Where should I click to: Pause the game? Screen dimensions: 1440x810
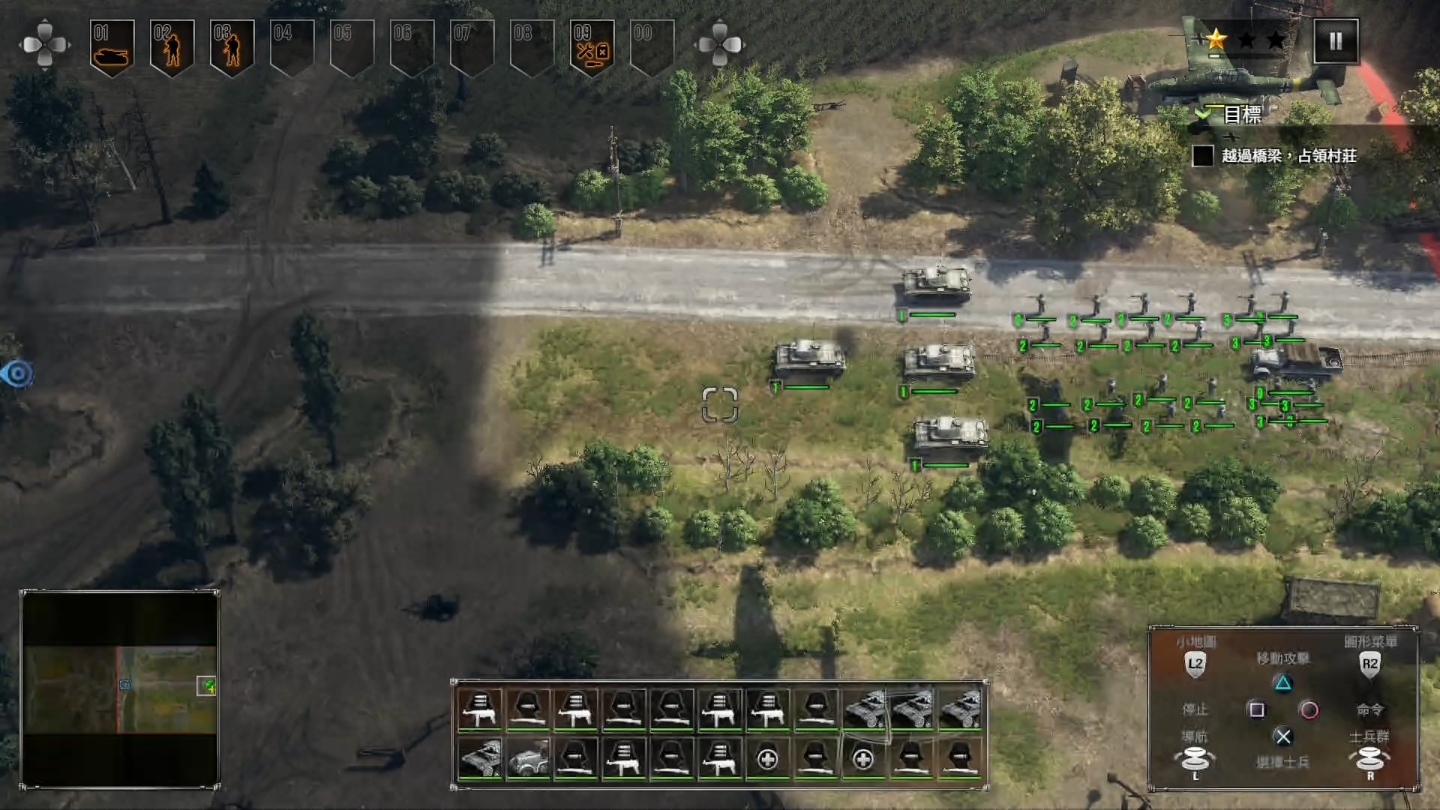pyautogui.click(x=1335, y=41)
